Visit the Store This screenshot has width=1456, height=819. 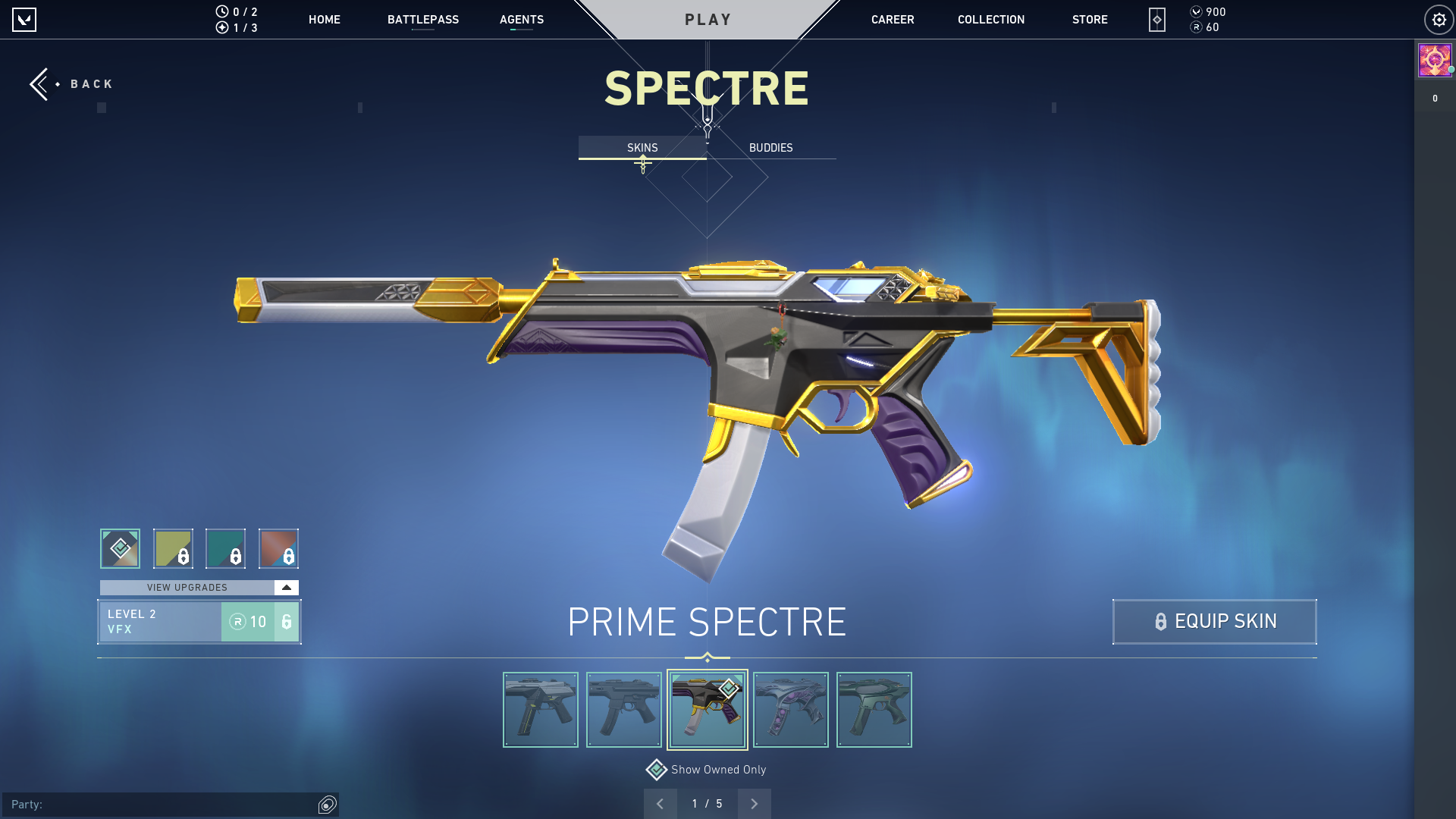[x=1089, y=20]
